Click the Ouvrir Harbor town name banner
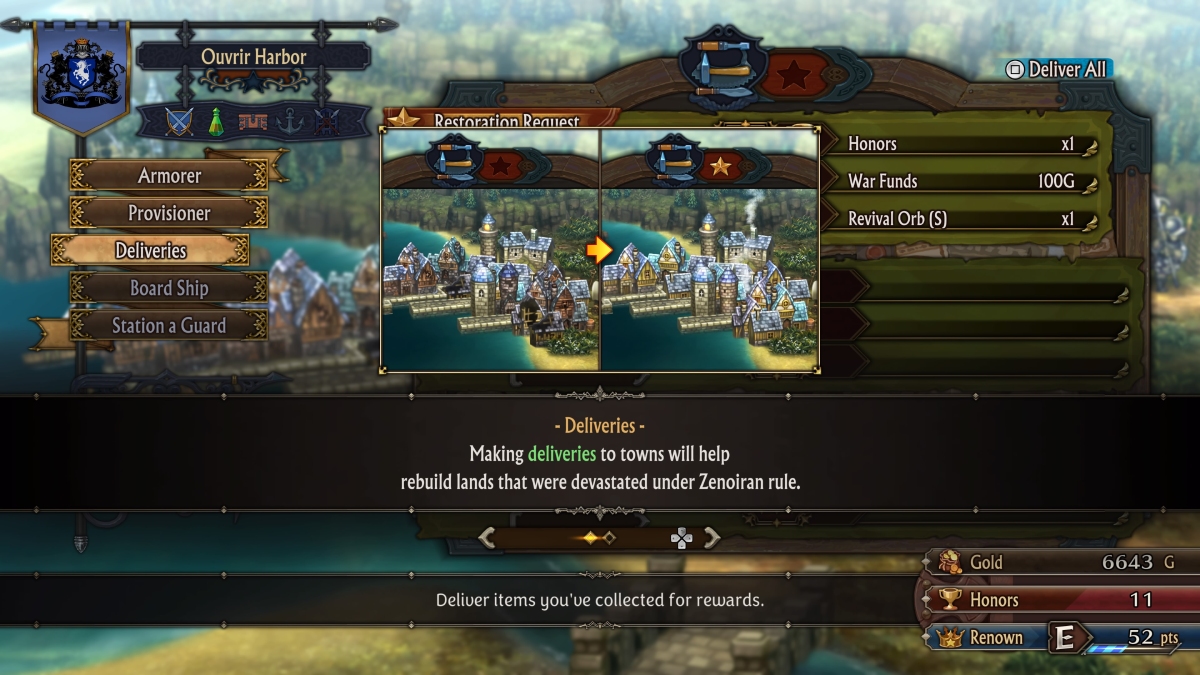The width and height of the screenshot is (1200, 675). tap(252, 56)
